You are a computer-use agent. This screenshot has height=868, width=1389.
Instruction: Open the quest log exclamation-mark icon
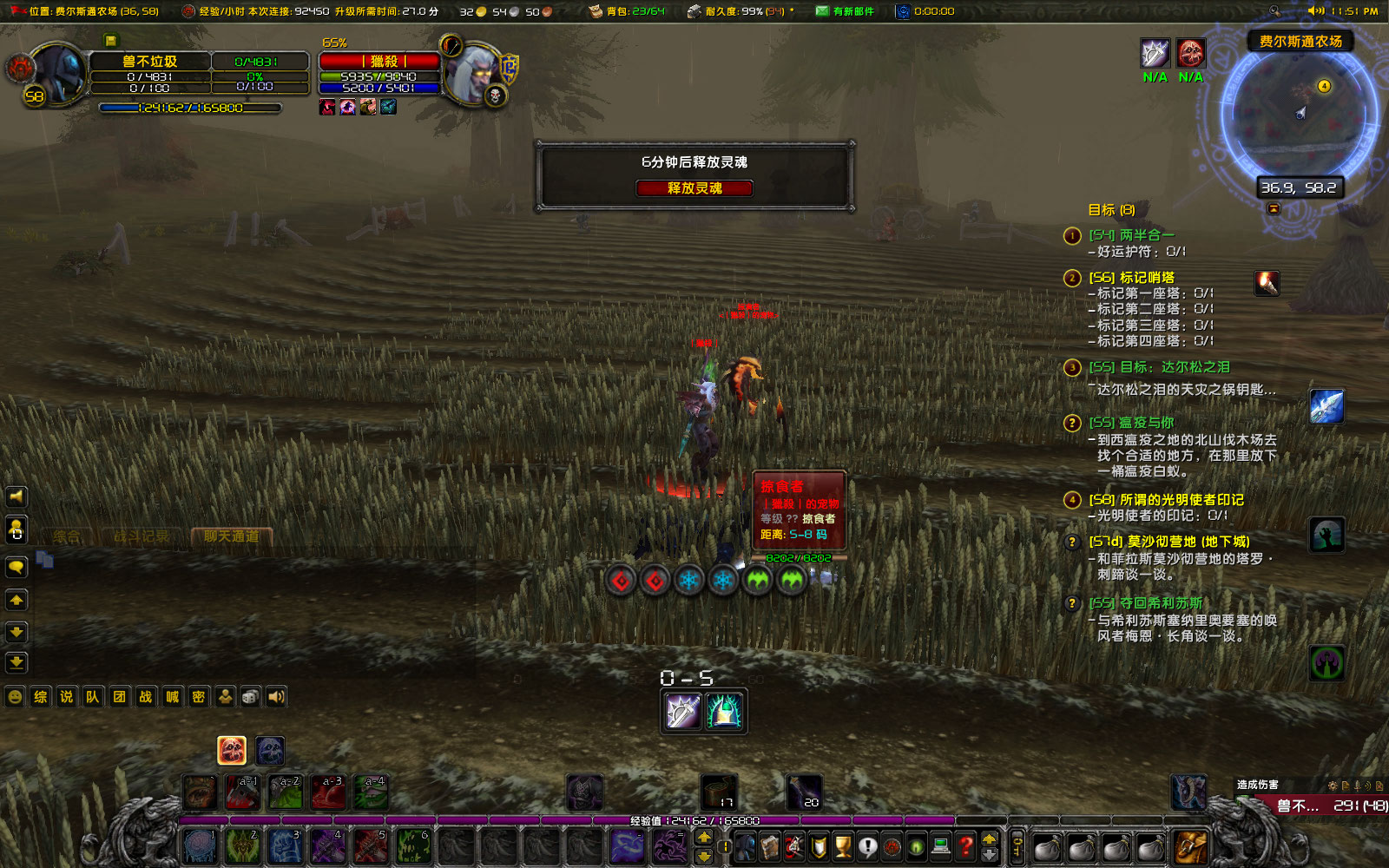(867, 846)
